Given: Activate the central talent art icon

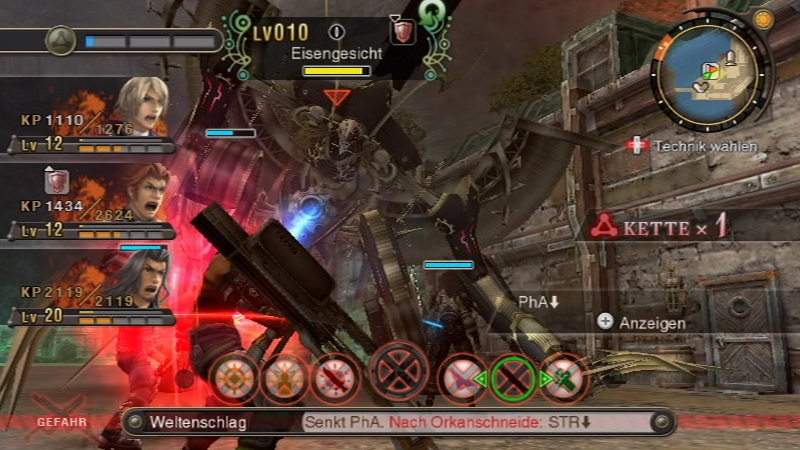Looking at the screenshot, I should click(398, 373).
